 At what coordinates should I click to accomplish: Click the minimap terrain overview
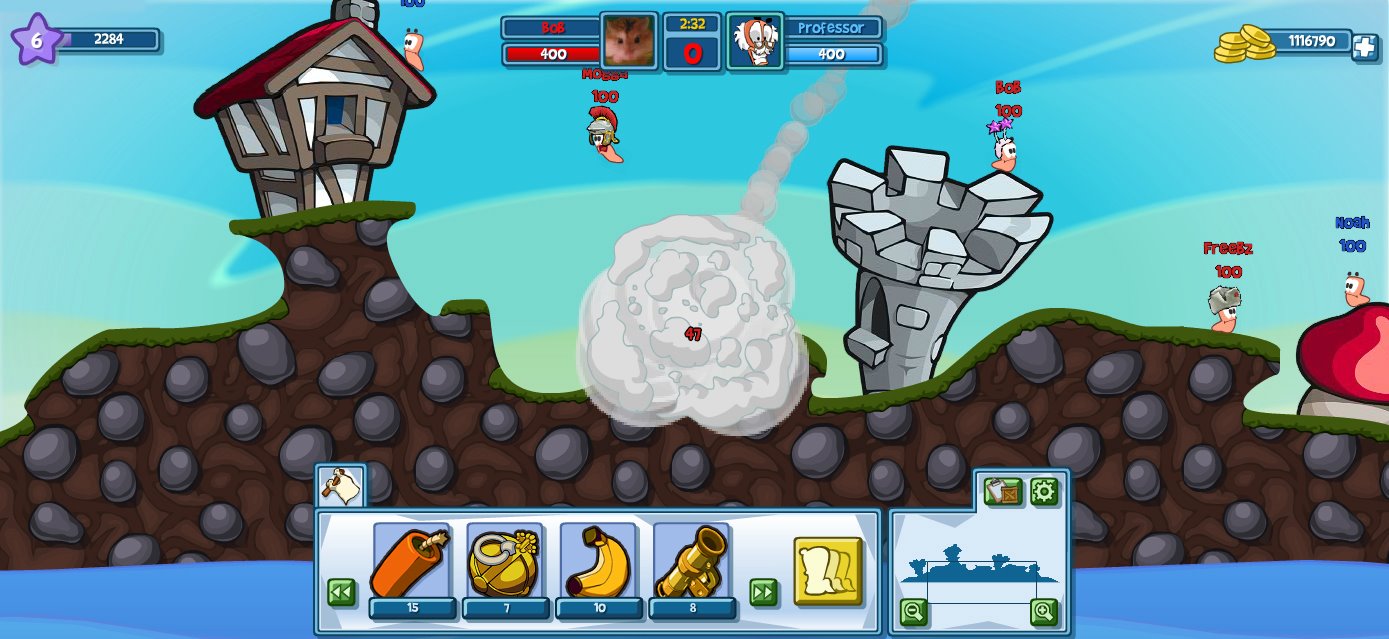pyautogui.click(x=978, y=568)
